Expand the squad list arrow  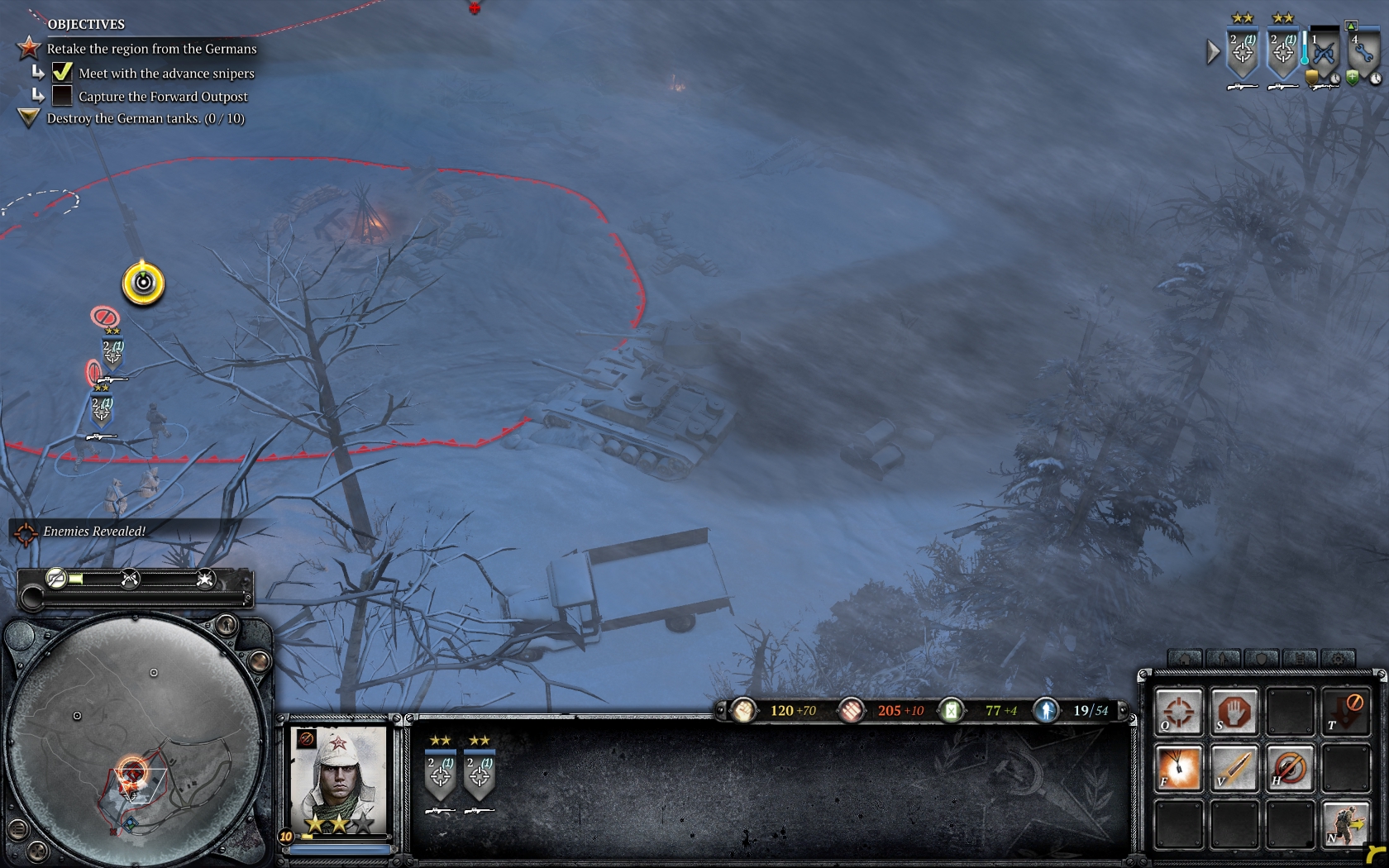tap(1213, 52)
